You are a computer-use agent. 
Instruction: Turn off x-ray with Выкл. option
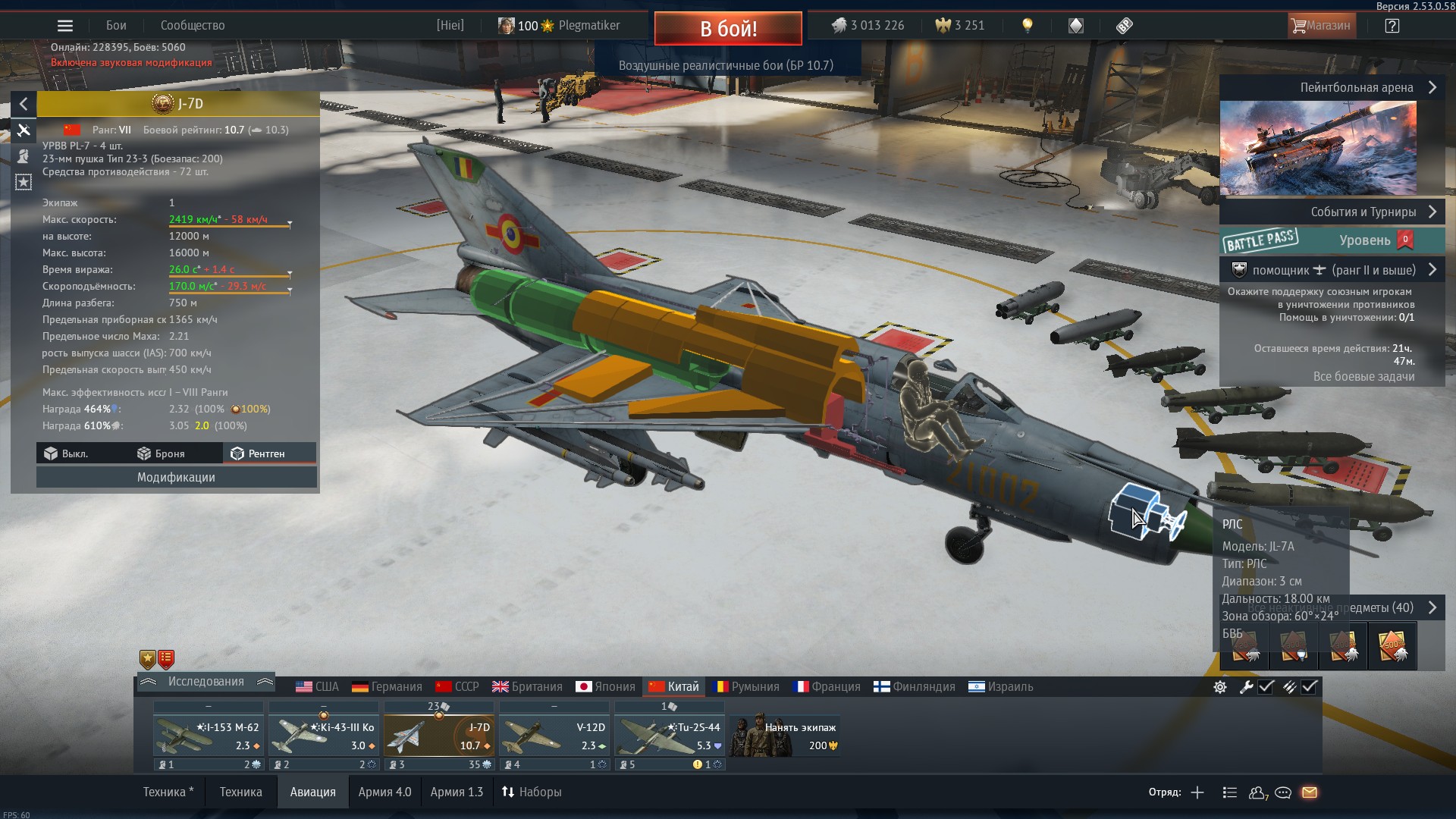point(67,453)
